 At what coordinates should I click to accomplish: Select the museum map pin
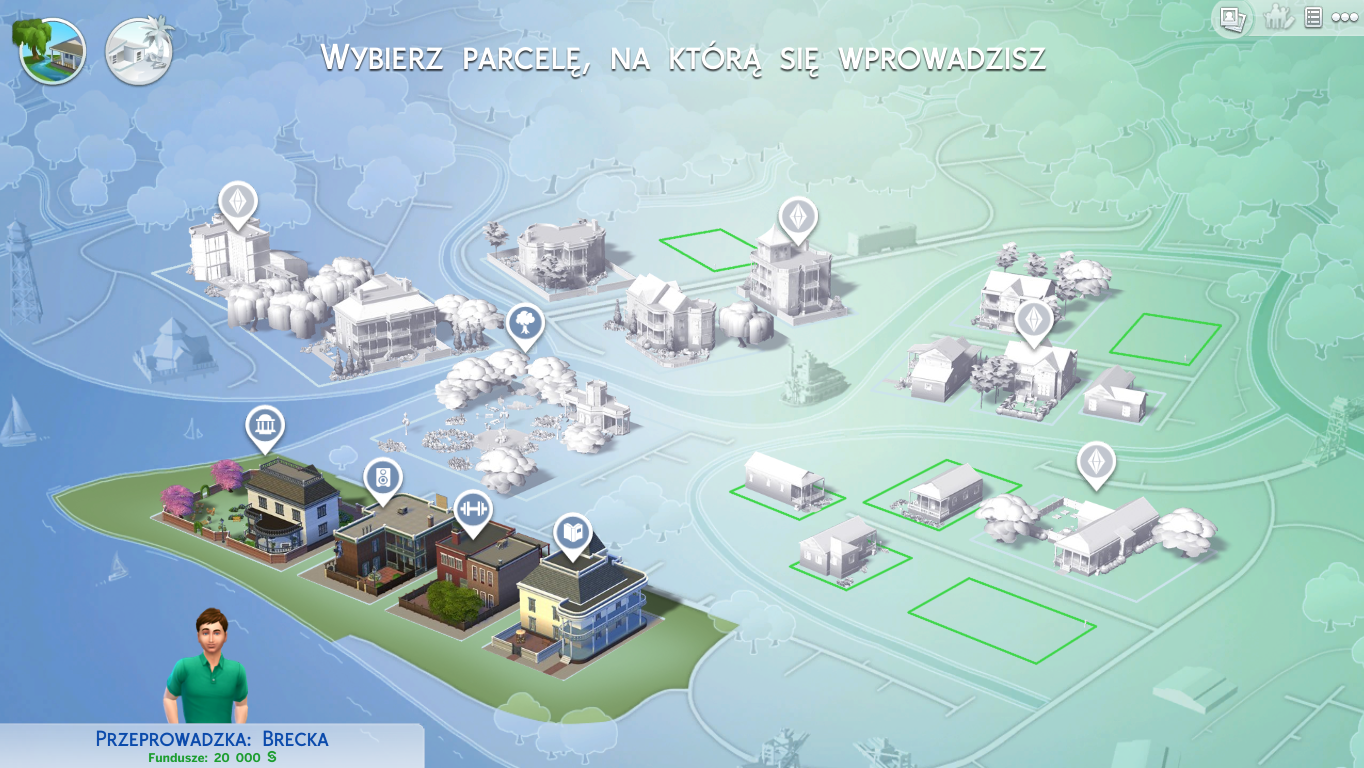[x=265, y=427]
